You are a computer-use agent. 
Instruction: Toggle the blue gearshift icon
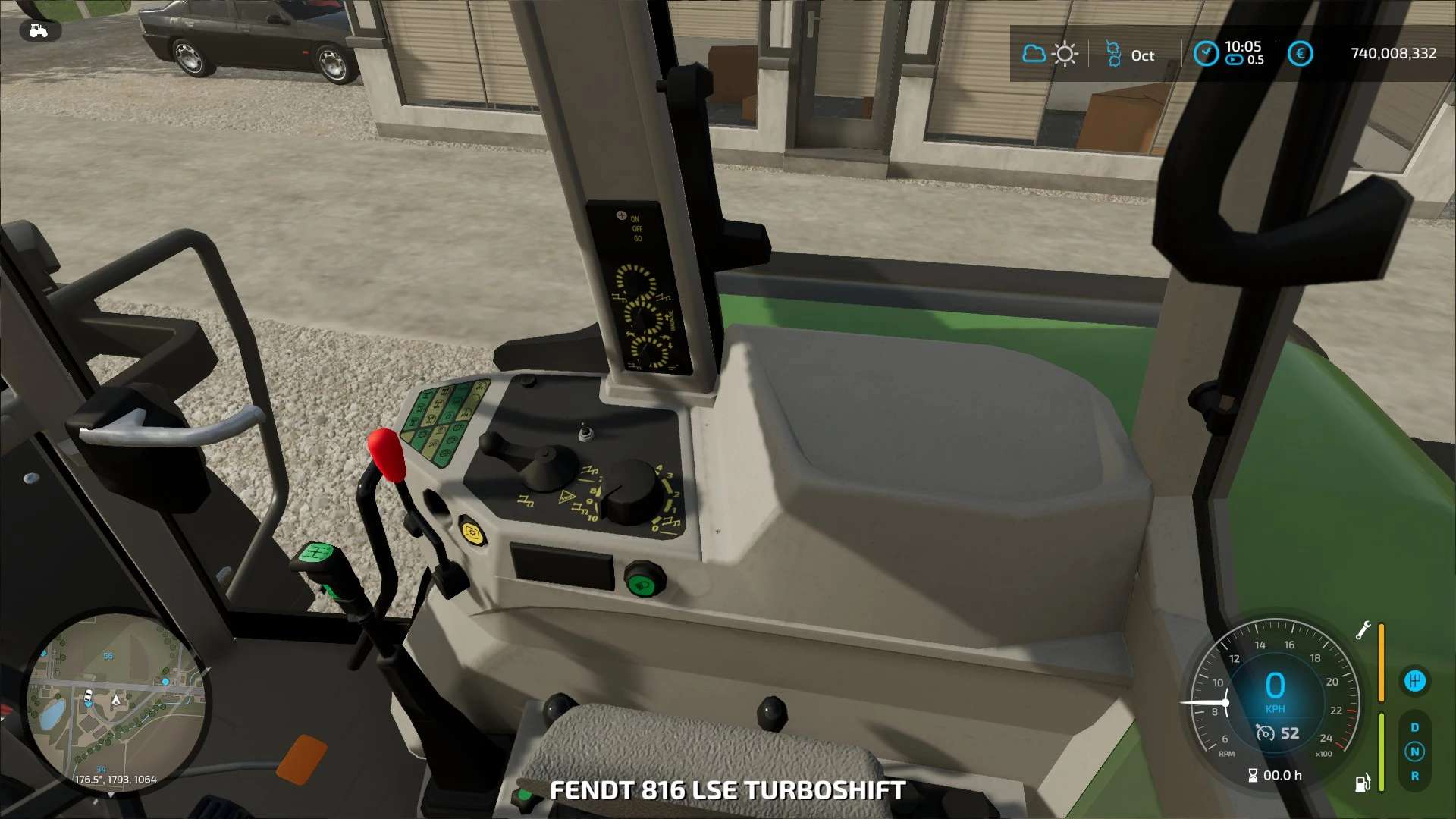click(1414, 681)
